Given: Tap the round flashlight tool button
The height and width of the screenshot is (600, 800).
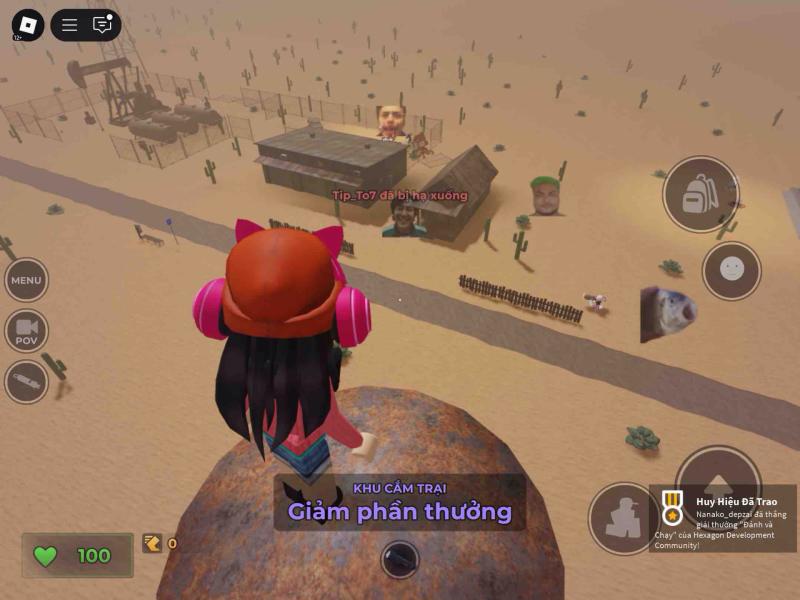Looking at the screenshot, I should [27, 381].
